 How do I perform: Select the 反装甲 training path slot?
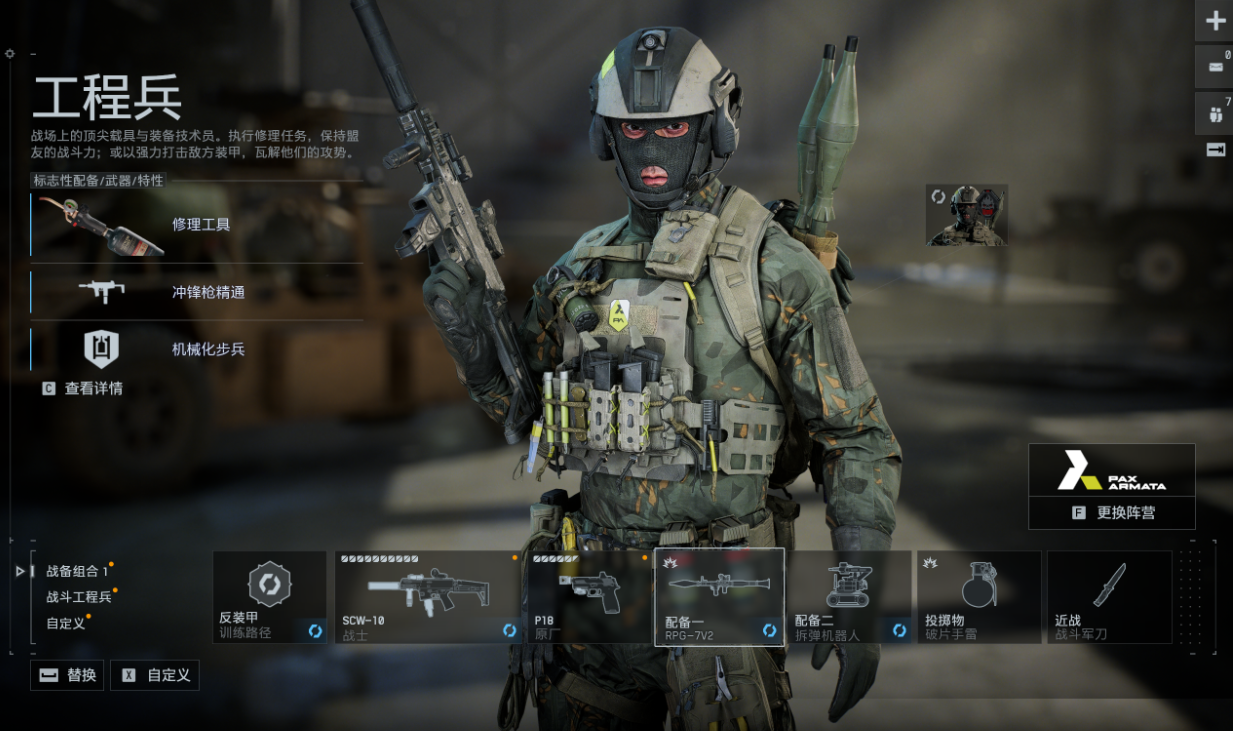270,597
